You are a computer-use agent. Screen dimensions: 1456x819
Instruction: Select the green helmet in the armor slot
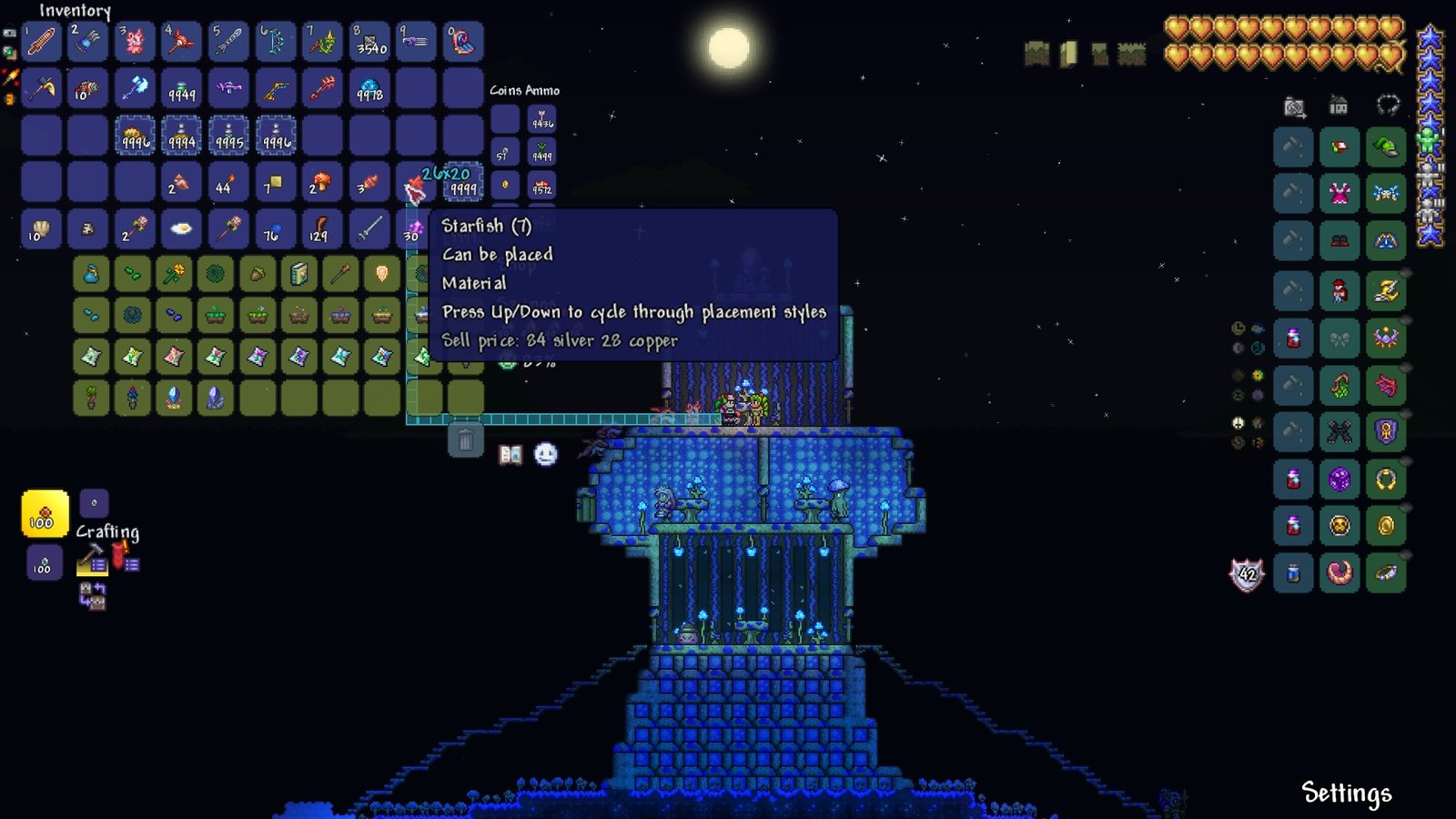1384,146
